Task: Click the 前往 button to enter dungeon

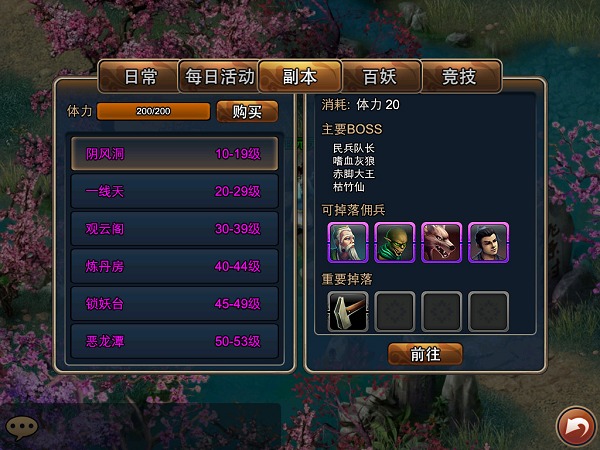Action: [x=425, y=354]
